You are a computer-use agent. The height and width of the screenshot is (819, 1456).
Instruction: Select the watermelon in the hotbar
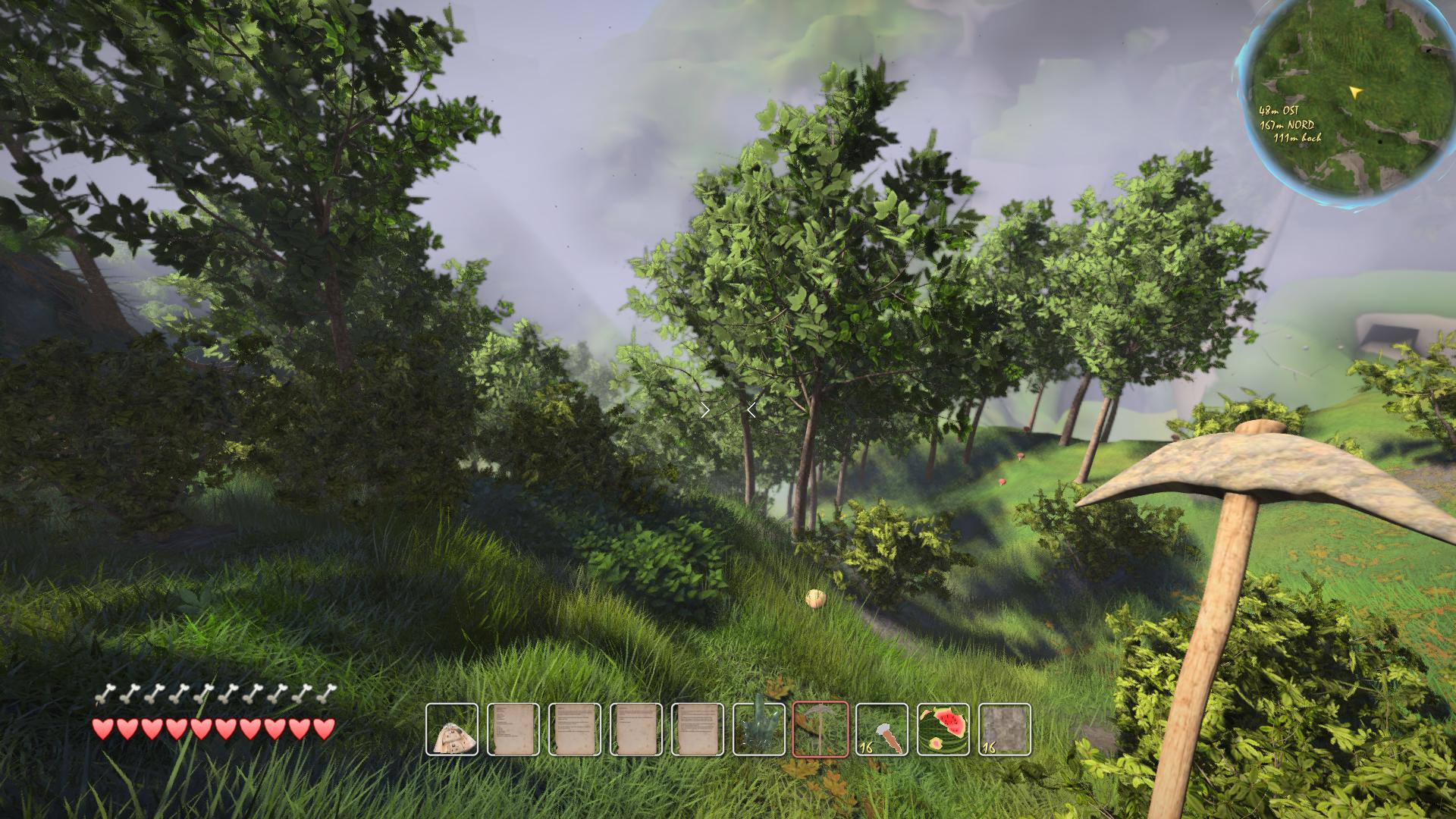coord(943,730)
